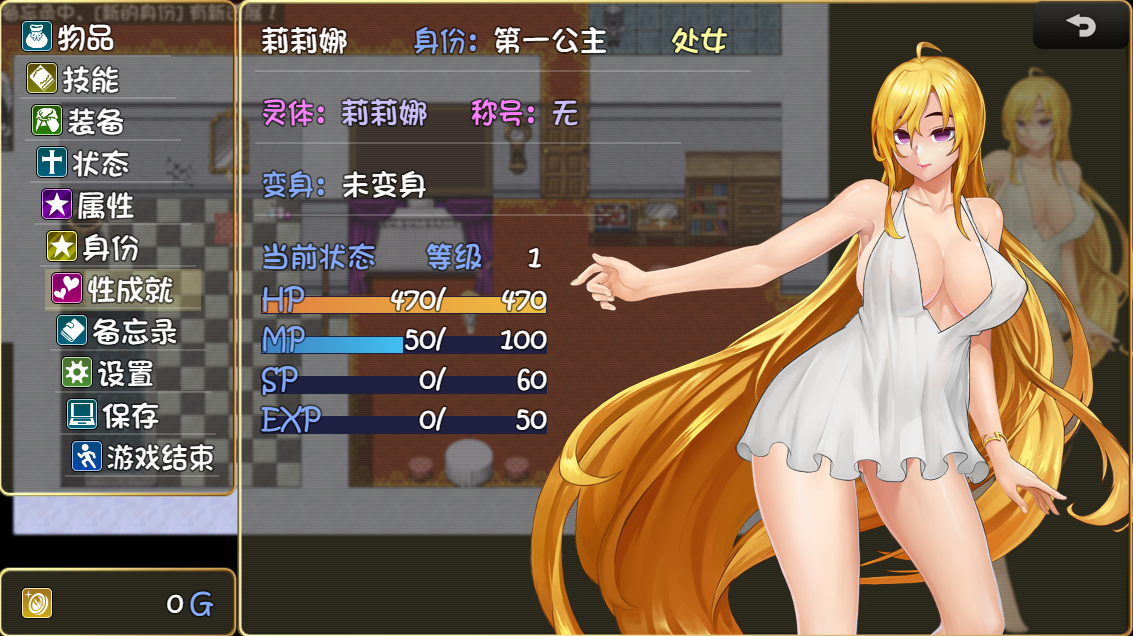Open the 属性 attributes menu
The height and width of the screenshot is (636, 1133).
click(91, 205)
